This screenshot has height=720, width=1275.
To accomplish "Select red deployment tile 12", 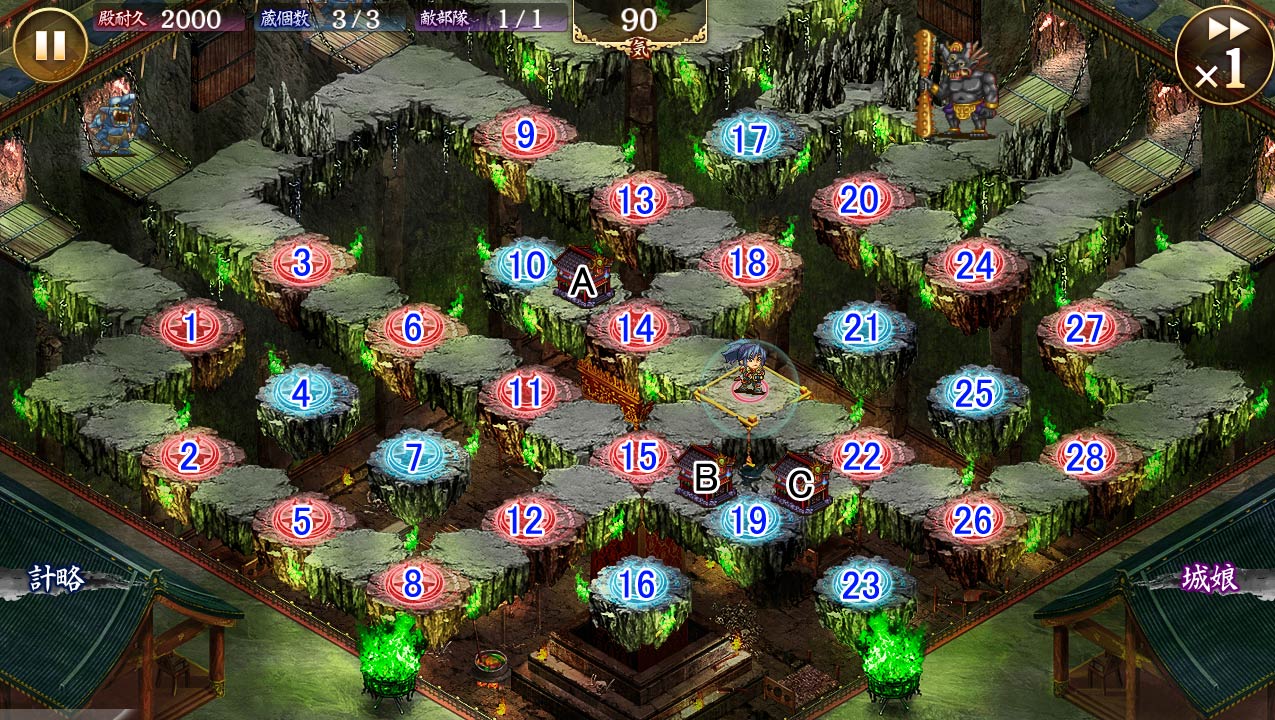I will (526, 520).
